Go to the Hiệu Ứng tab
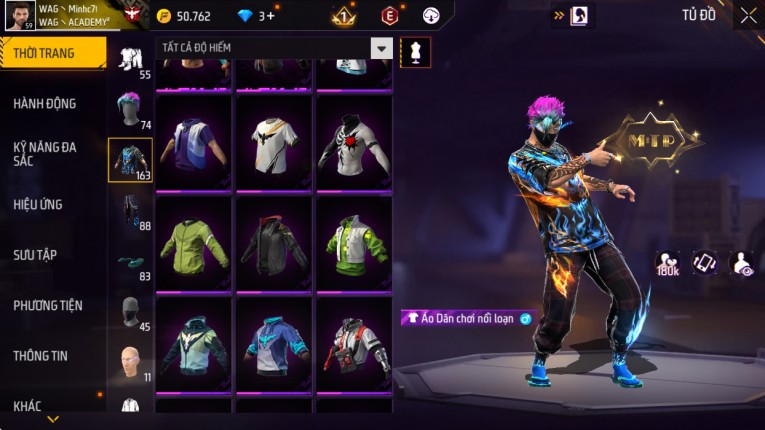Image resolution: width=765 pixels, height=430 pixels. (x=38, y=204)
